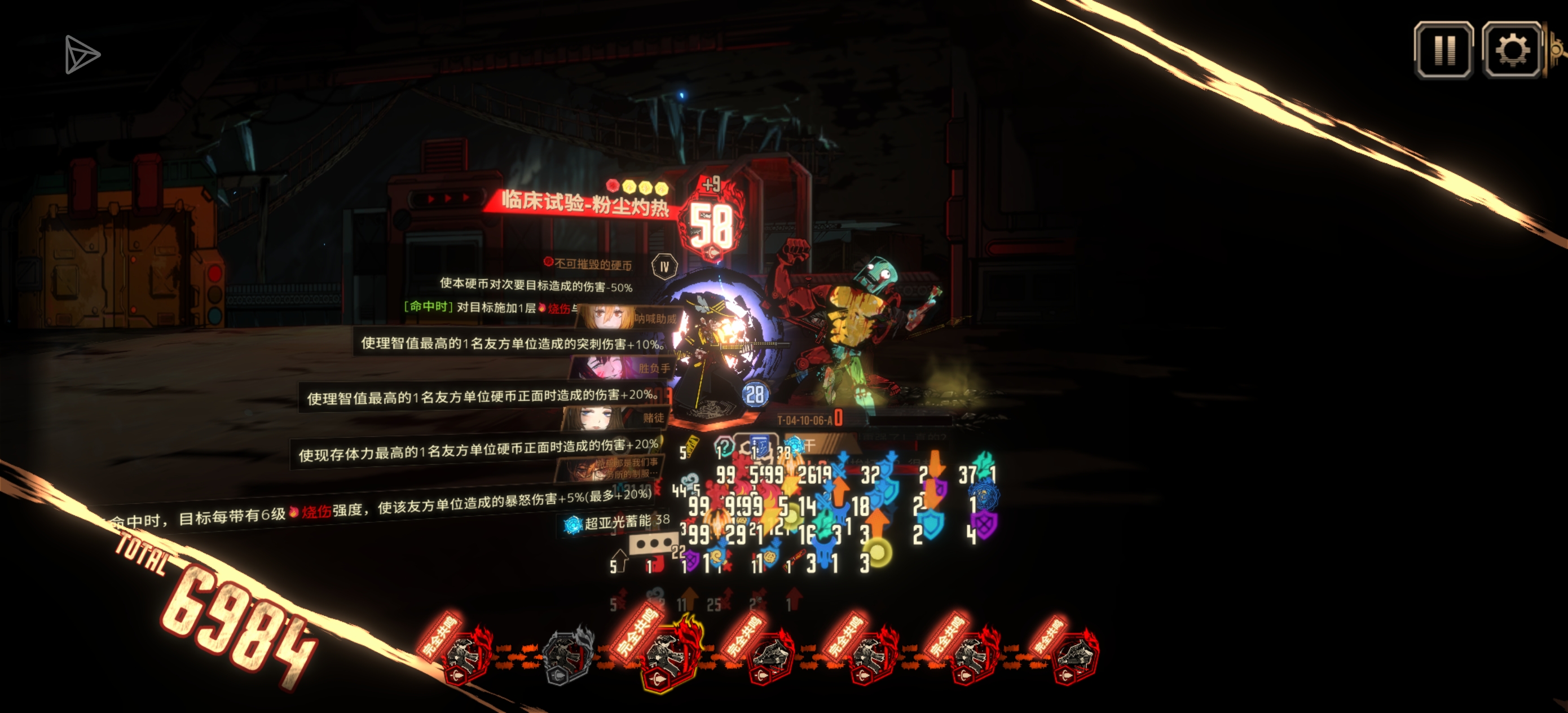Click the paper plane arrow icon
Viewport: 1568px width, 713px height.
coord(82,55)
